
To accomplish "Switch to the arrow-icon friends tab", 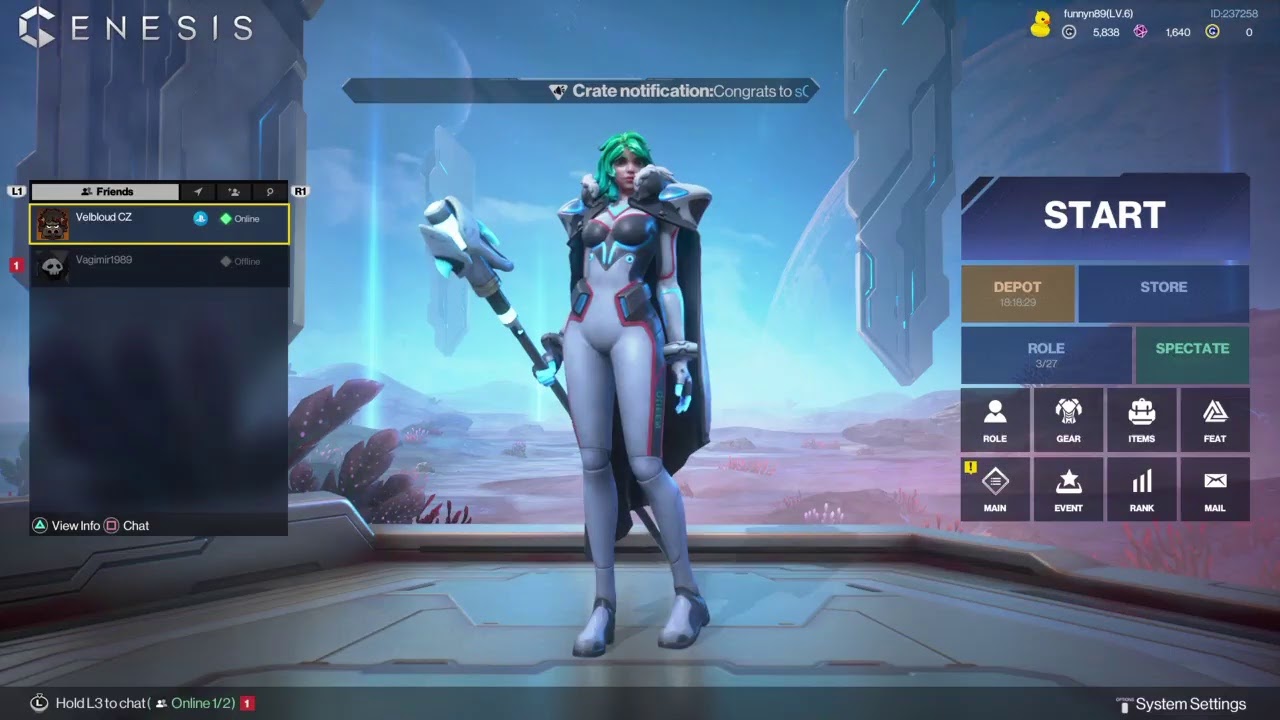I will click(x=198, y=192).
